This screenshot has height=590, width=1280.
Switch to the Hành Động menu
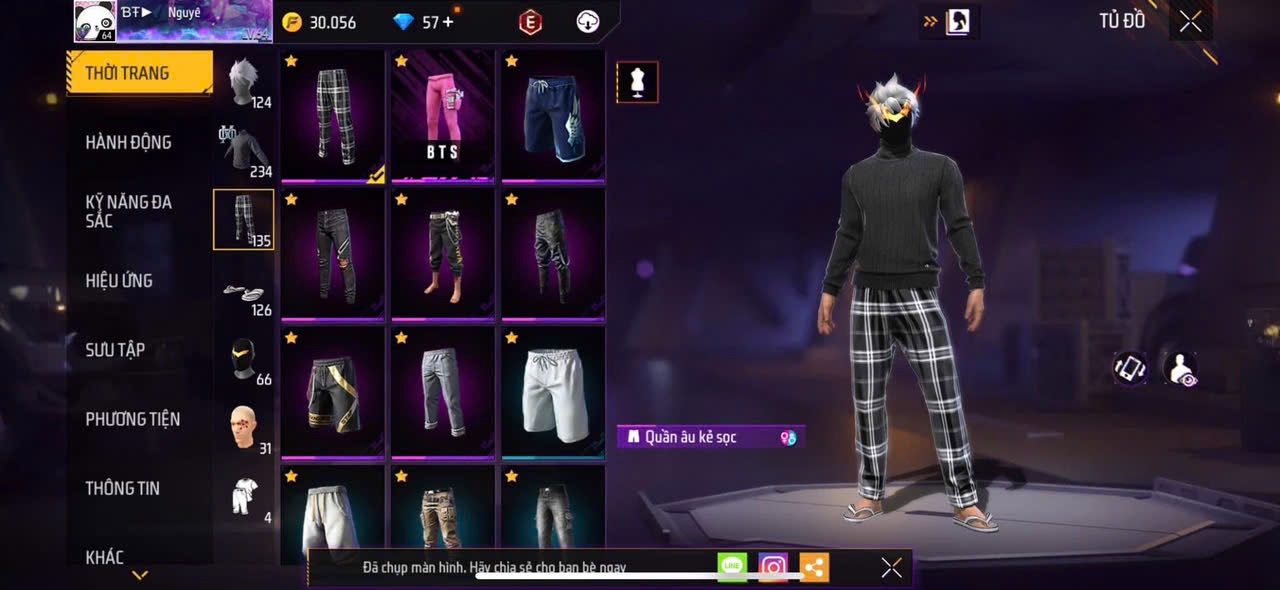pos(128,142)
